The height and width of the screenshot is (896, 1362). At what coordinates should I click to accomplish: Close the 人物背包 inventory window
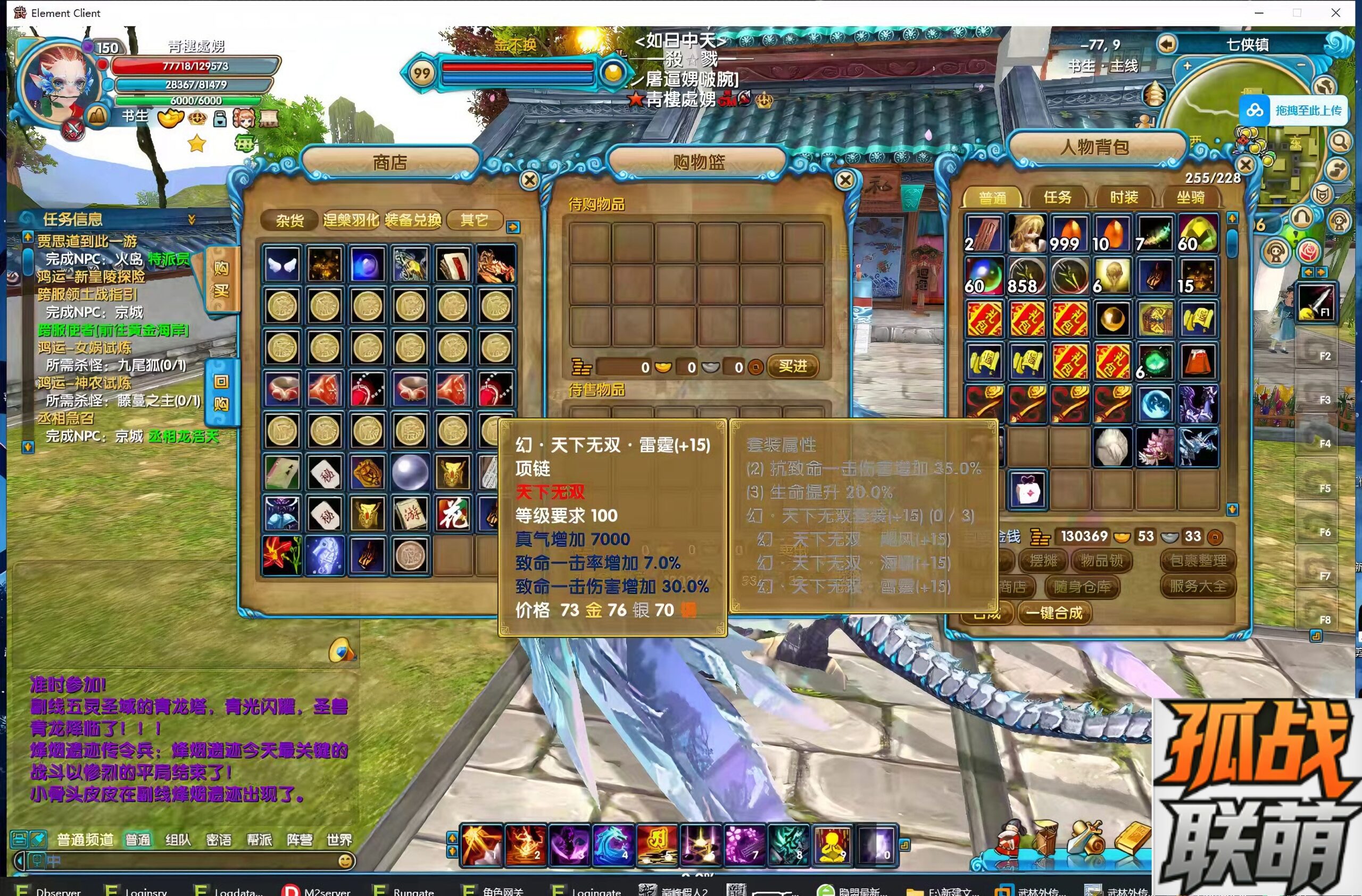coord(1245,165)
